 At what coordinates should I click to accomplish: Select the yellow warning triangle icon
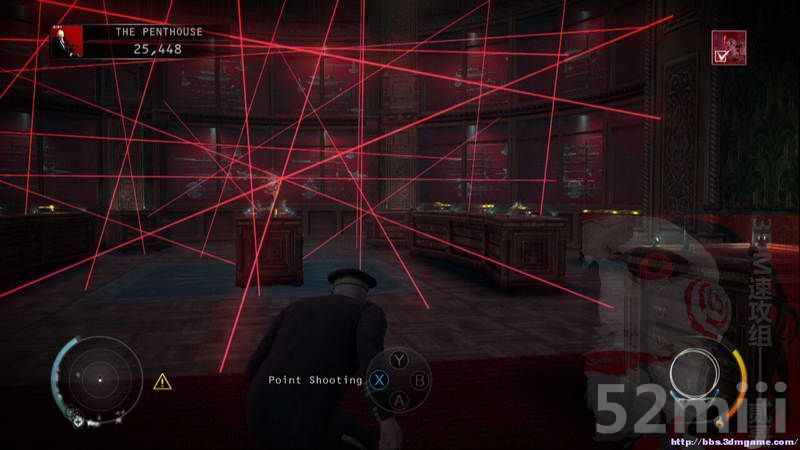[162, 381]
